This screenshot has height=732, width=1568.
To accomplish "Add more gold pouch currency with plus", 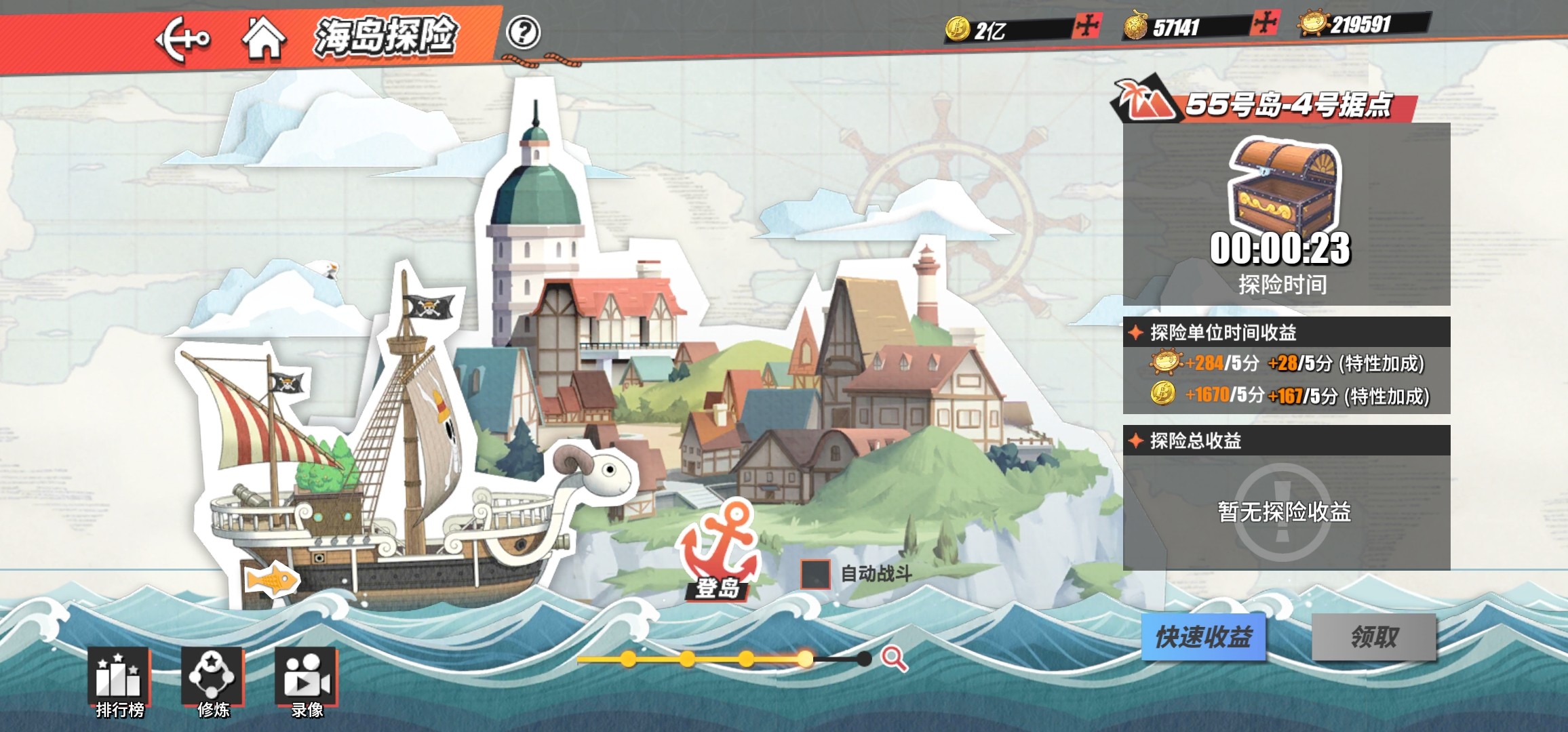I will pyautogui.click(x=1266, y=24).
